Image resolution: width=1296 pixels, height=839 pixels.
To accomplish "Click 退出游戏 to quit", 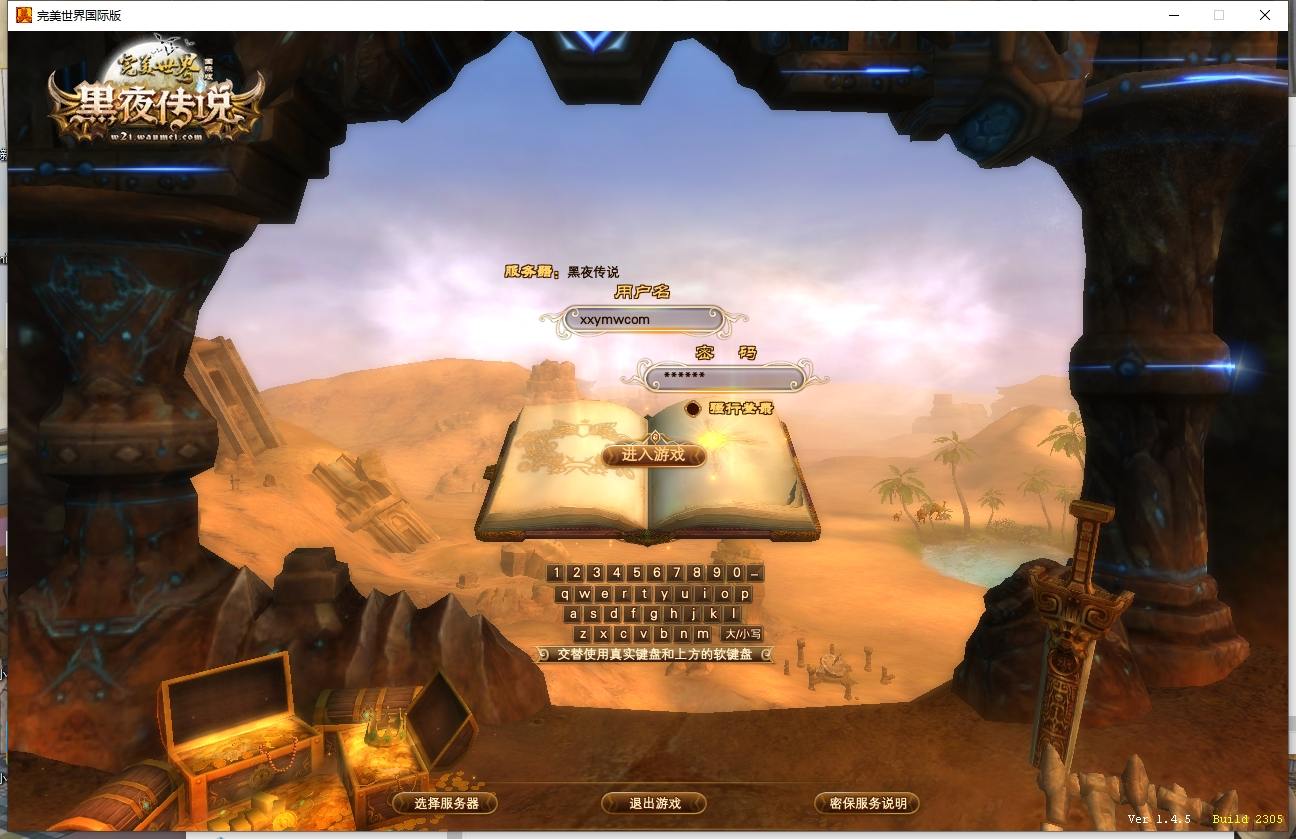I will pos(652,803).
